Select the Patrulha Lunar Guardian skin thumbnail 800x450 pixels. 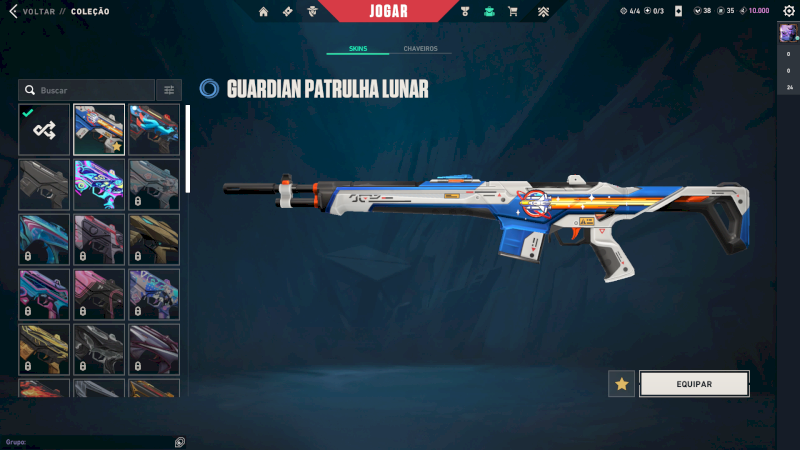(x=99, y=130)
